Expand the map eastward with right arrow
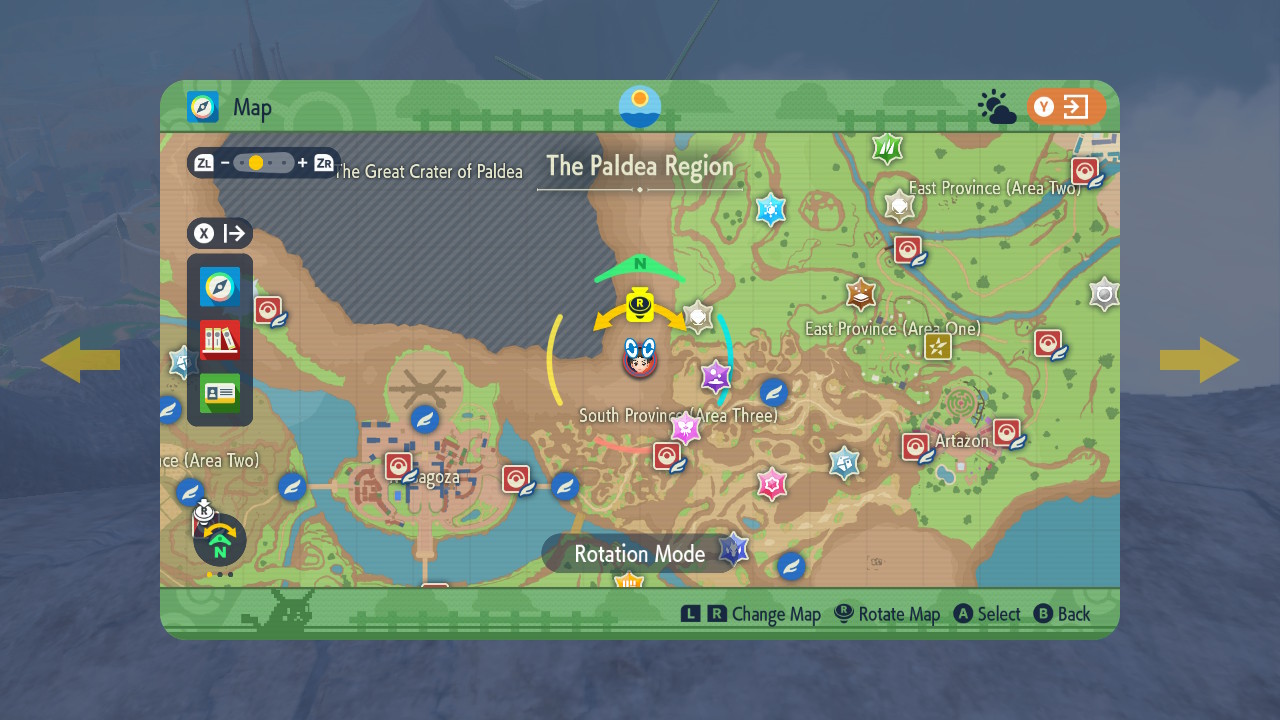 click(1199, 360)
